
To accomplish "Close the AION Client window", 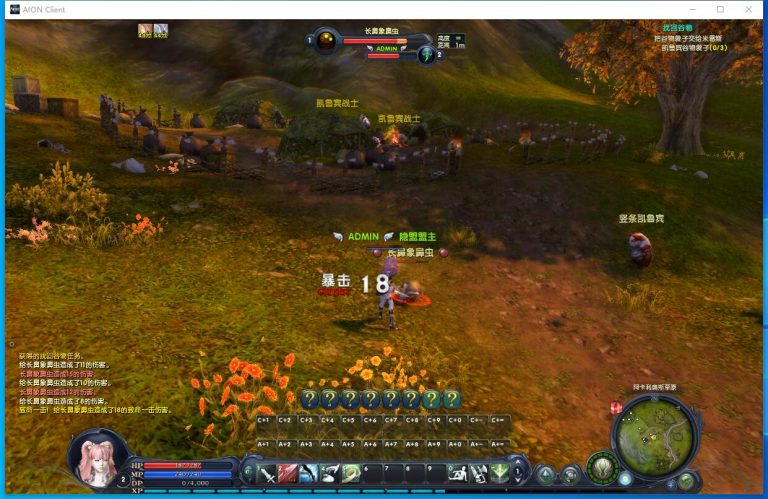I will pos(747,9).
